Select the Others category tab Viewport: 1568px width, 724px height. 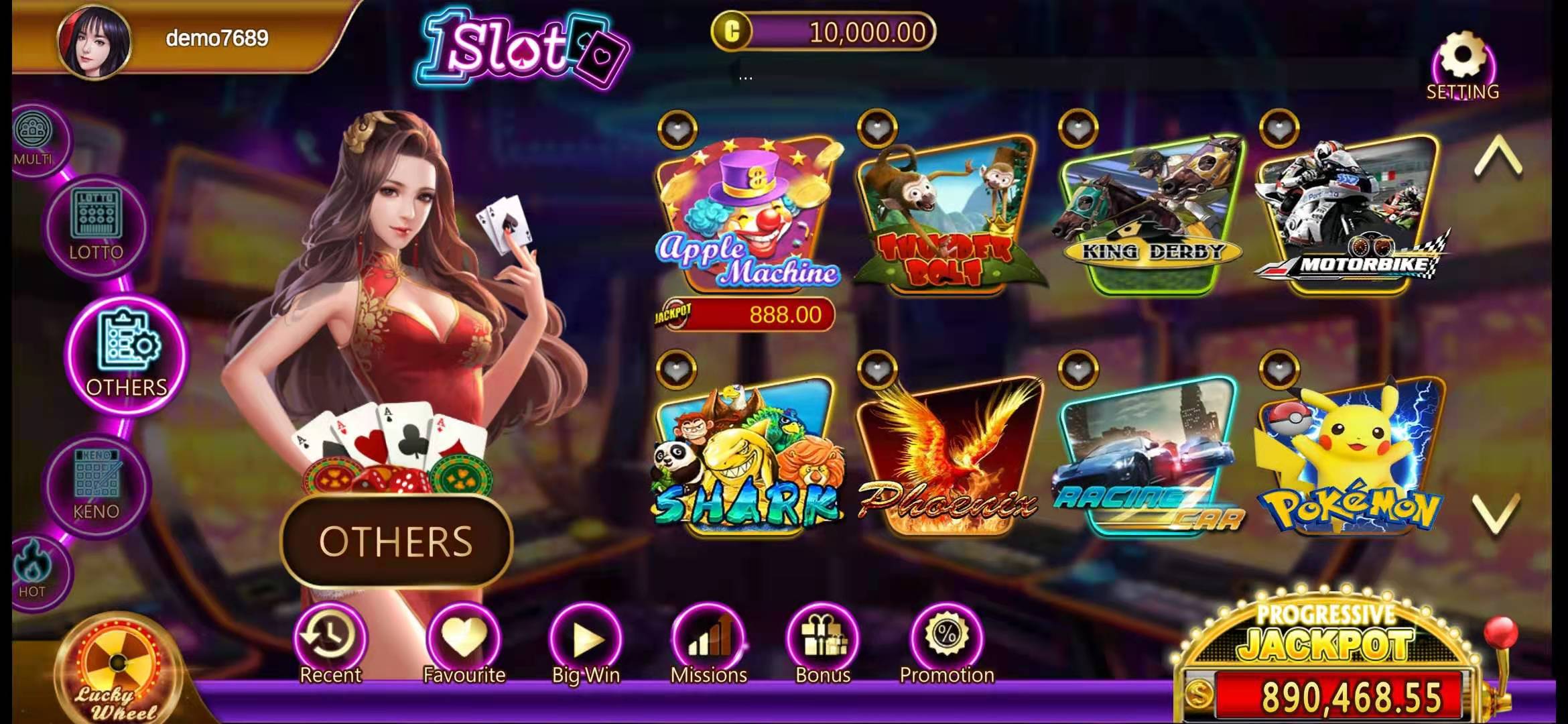click(x=127, y=355)
